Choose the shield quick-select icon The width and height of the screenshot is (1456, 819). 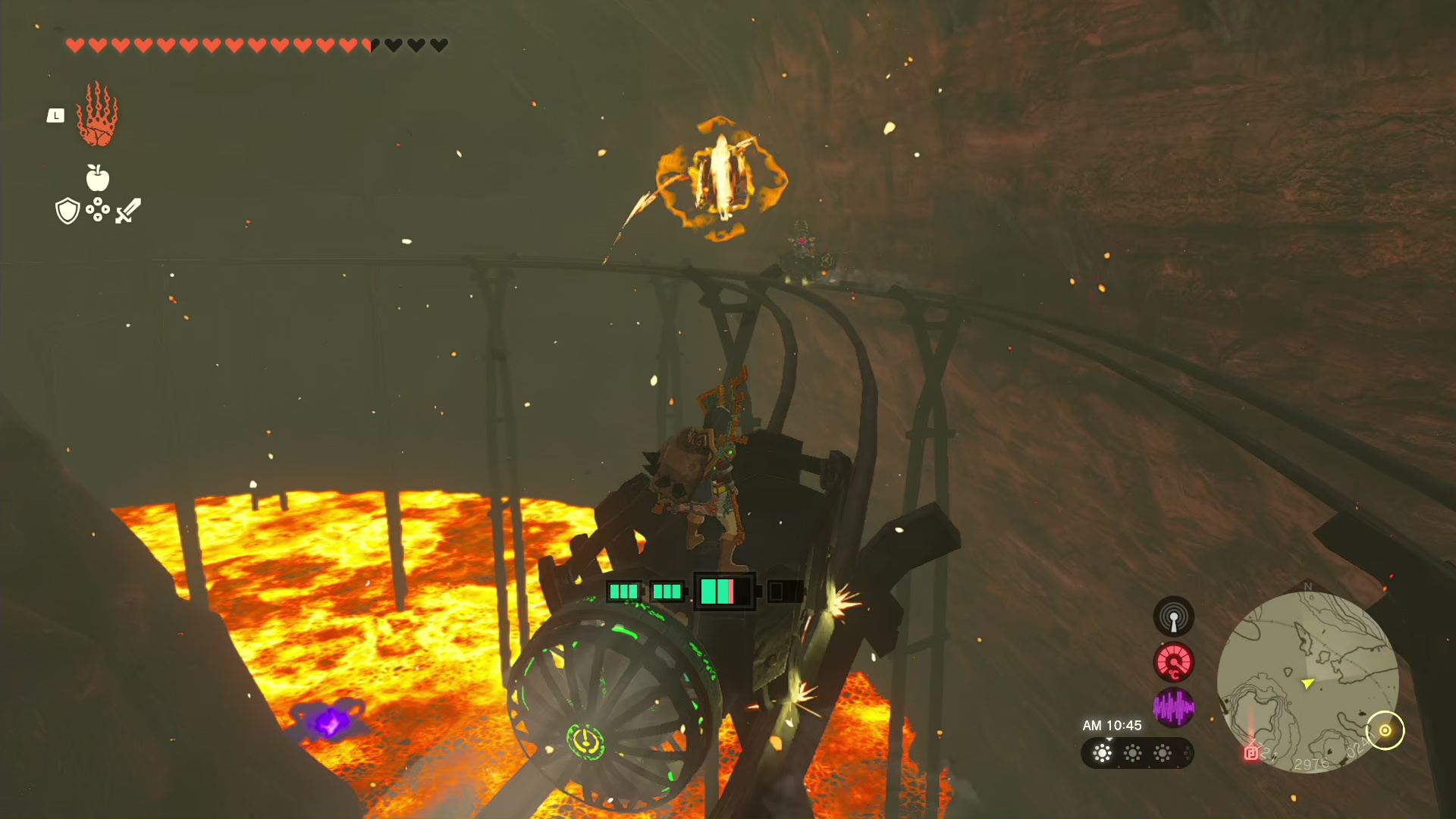[67, 211]
